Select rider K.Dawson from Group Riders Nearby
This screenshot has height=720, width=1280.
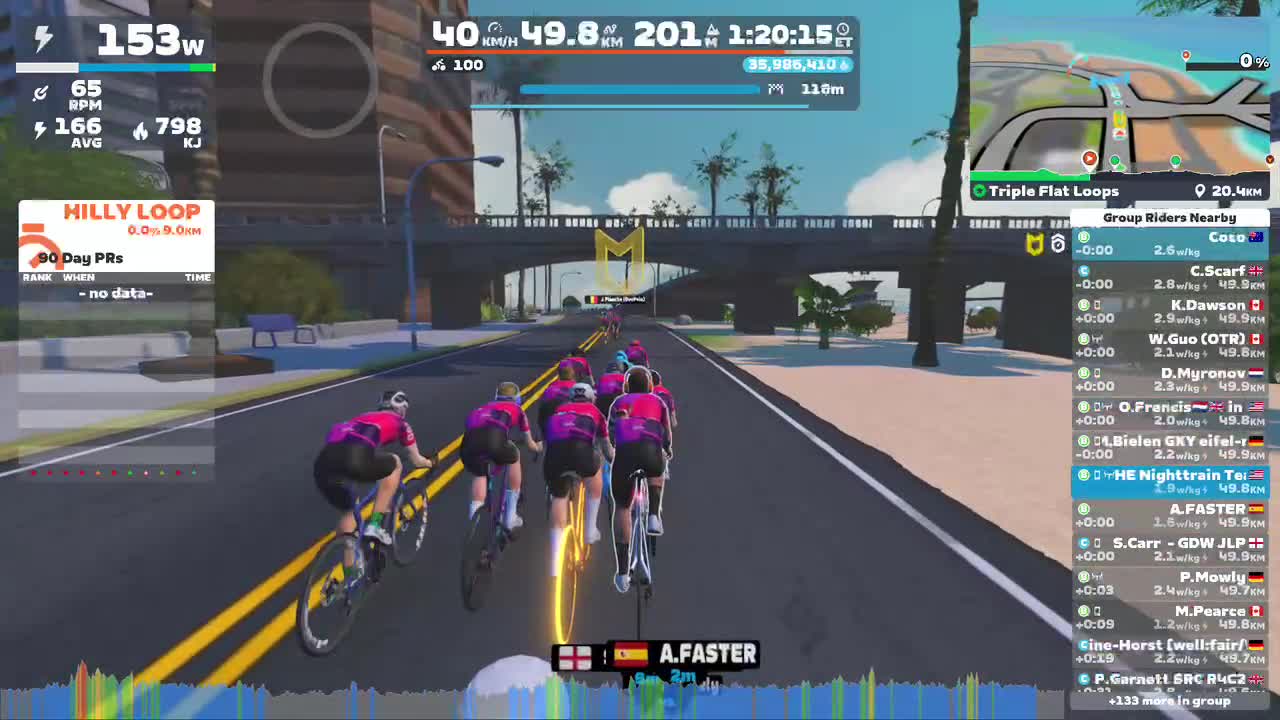pos(1170,310)
